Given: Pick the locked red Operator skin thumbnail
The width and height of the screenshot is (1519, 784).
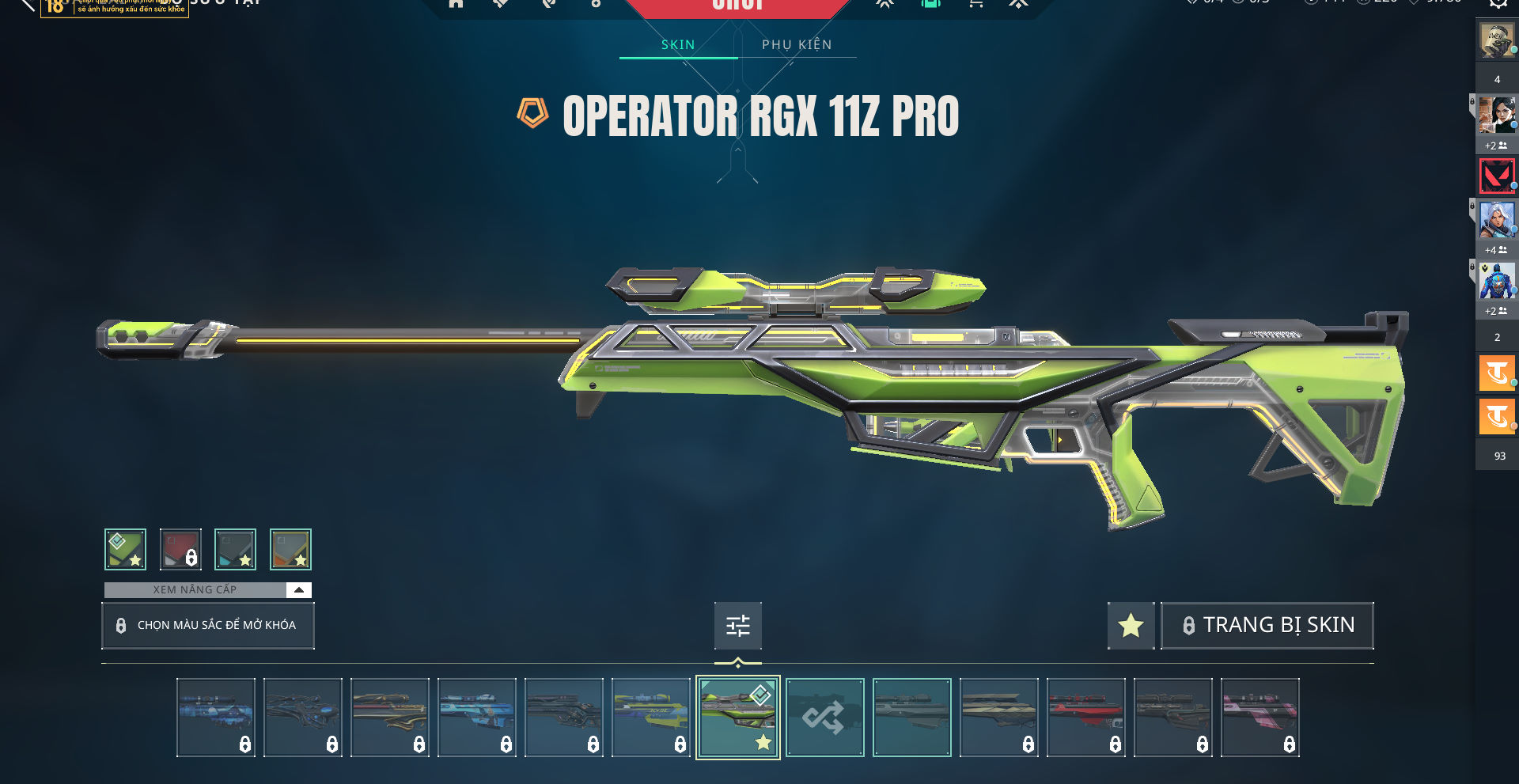Looking at the screenshot, I should (1085, 718).
